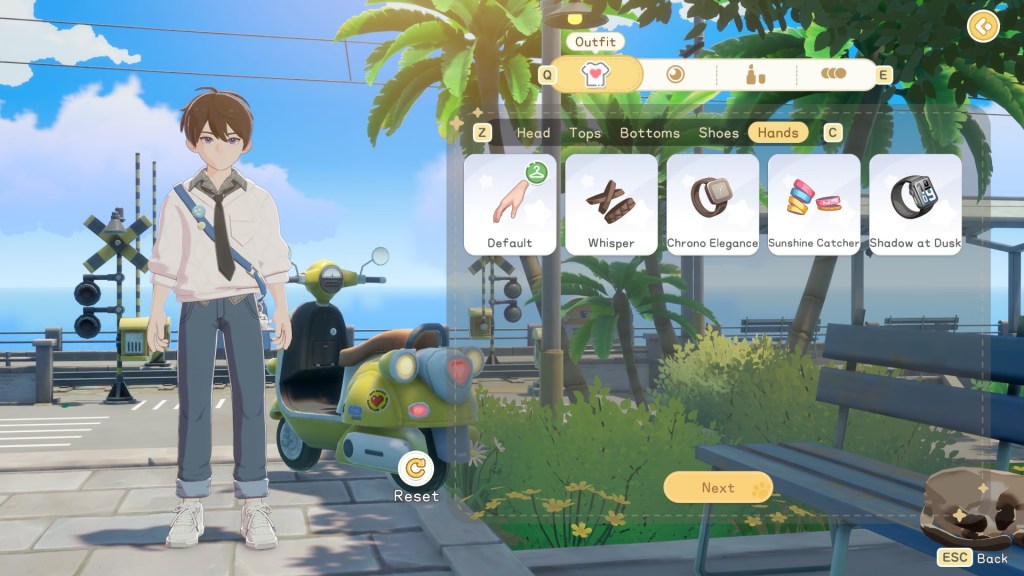The height and width of the screenshot is (576, 1024).
Task: Reset the character's appearance
Action: coord(415,468)
